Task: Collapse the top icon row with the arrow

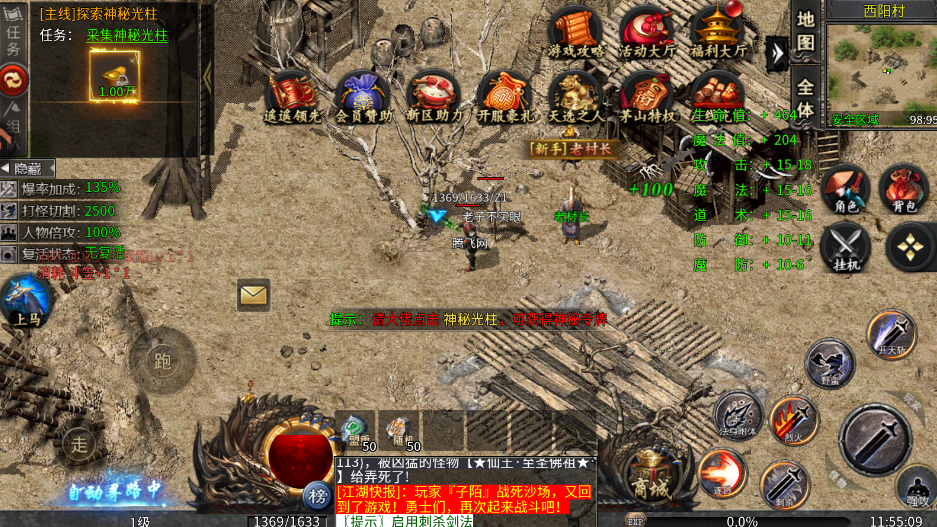Action: pos(776,52)
